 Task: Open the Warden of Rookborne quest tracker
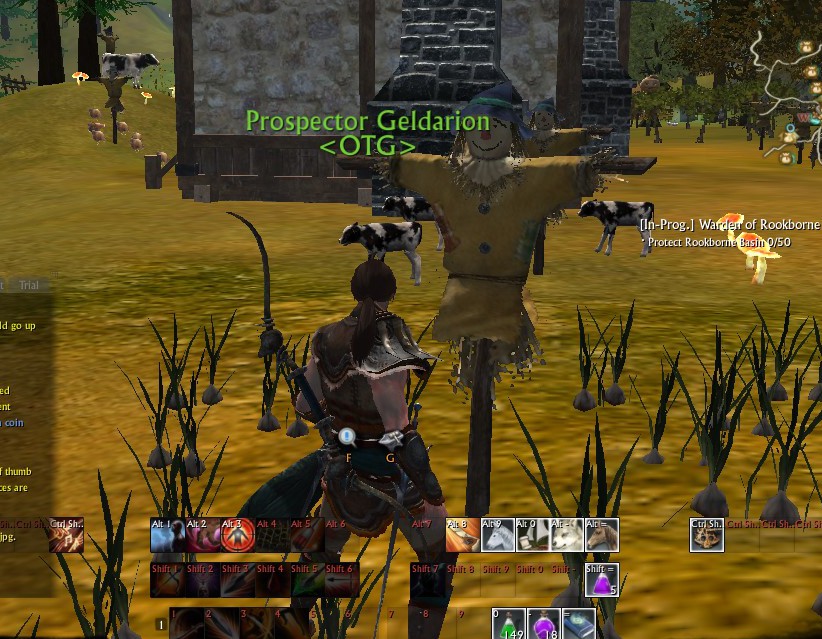click(x=730, y=224)
